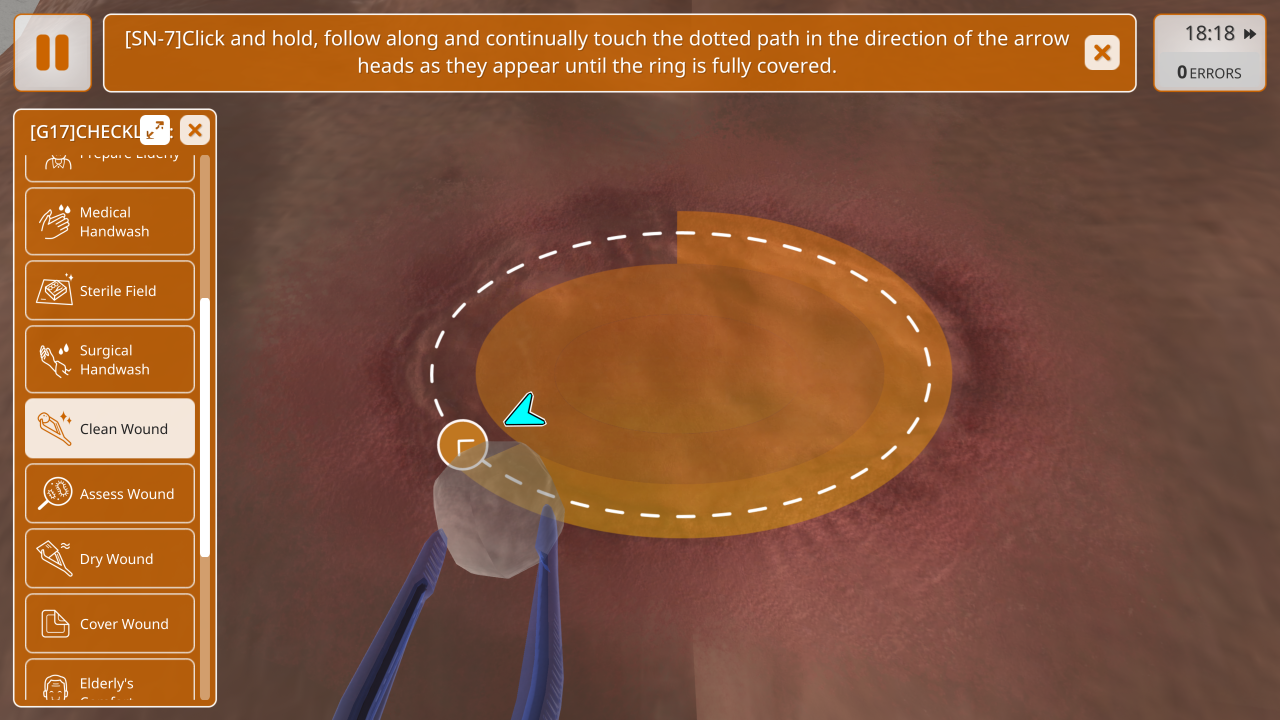Click the circular start marker on the dotted path

click(x=463, y=445)
